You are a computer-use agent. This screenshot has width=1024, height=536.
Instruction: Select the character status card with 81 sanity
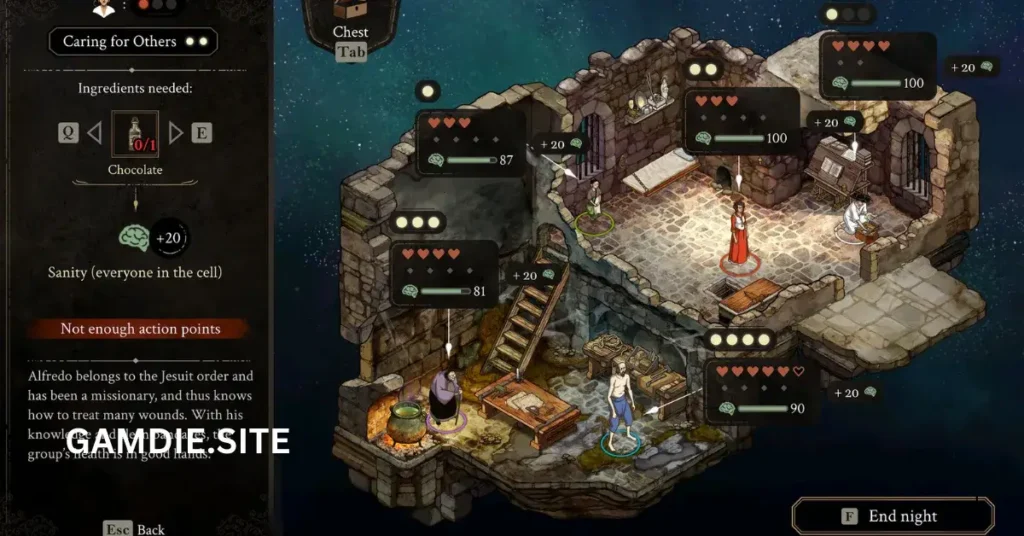[444, 273]
